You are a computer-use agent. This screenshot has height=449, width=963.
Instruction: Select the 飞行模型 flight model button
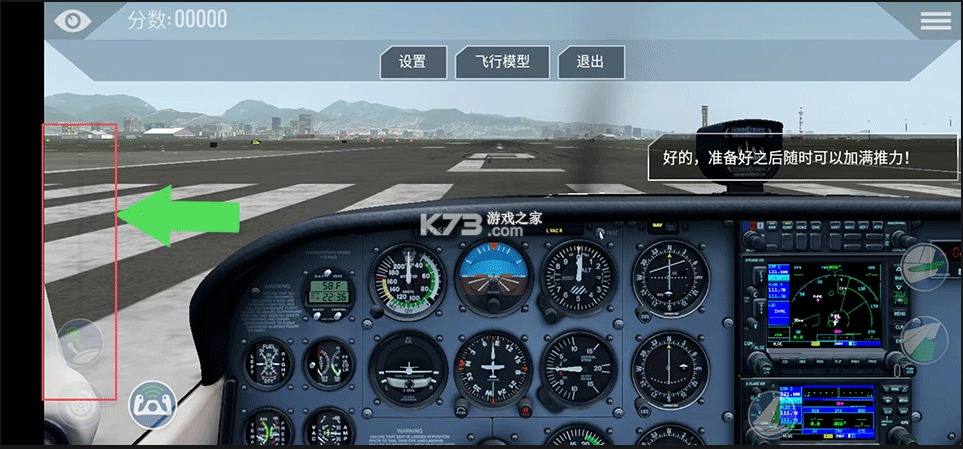[x=505, y=62]
